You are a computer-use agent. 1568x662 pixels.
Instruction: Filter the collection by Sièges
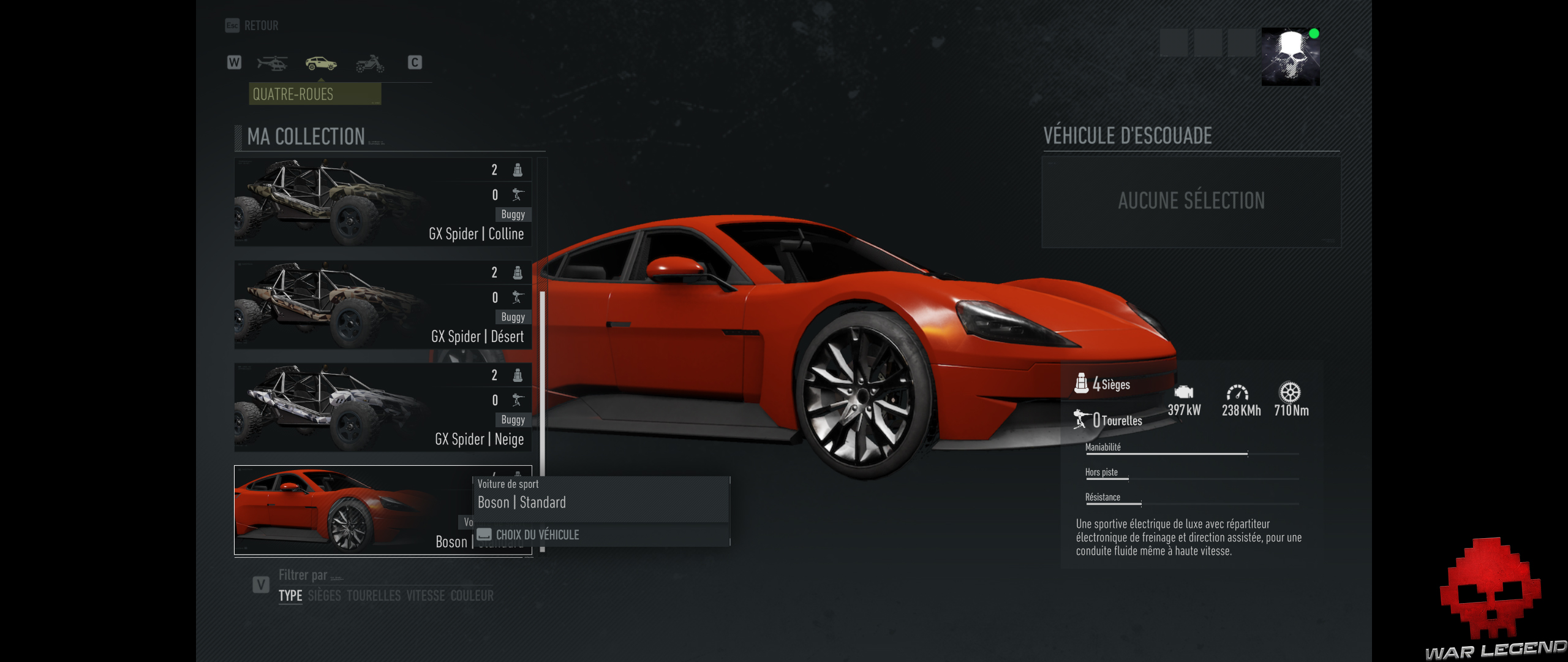(325, 596)
